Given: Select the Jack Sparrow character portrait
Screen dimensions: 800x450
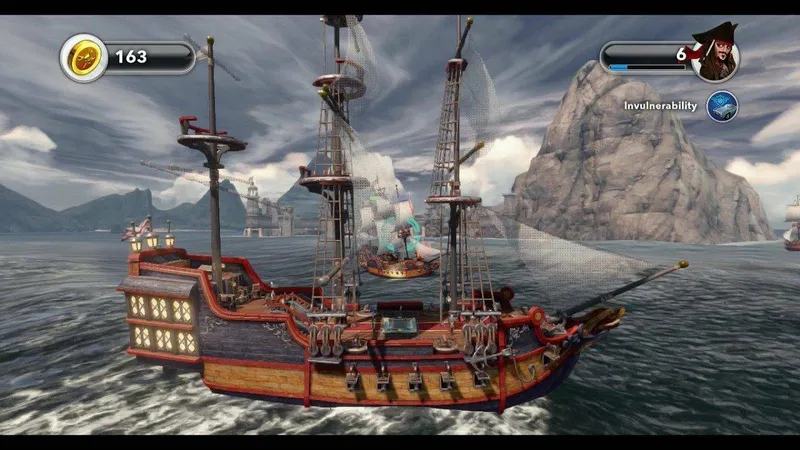Looking at the screenshot, I should [716, 56].
